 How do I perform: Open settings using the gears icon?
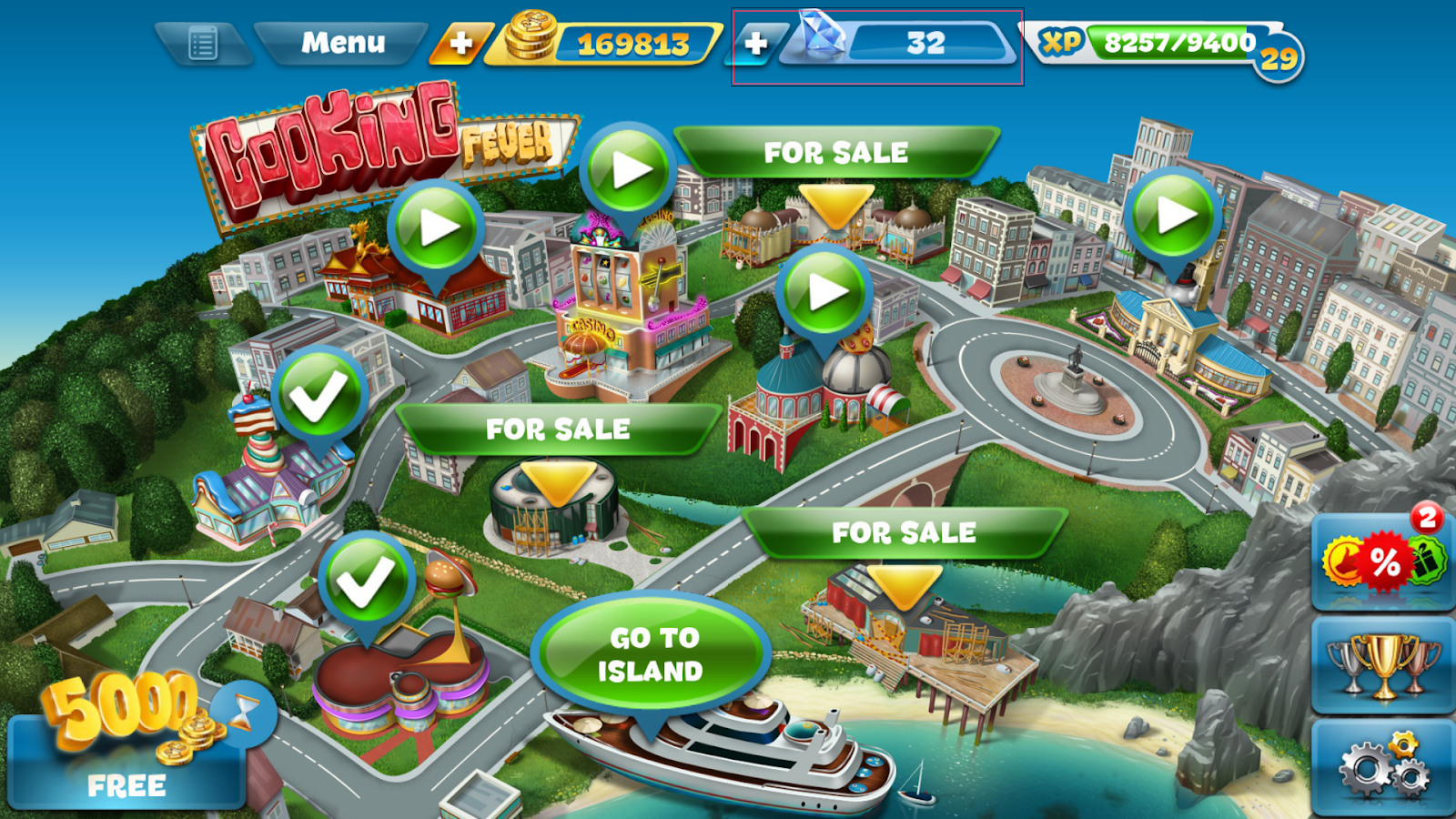point(1381,769)
